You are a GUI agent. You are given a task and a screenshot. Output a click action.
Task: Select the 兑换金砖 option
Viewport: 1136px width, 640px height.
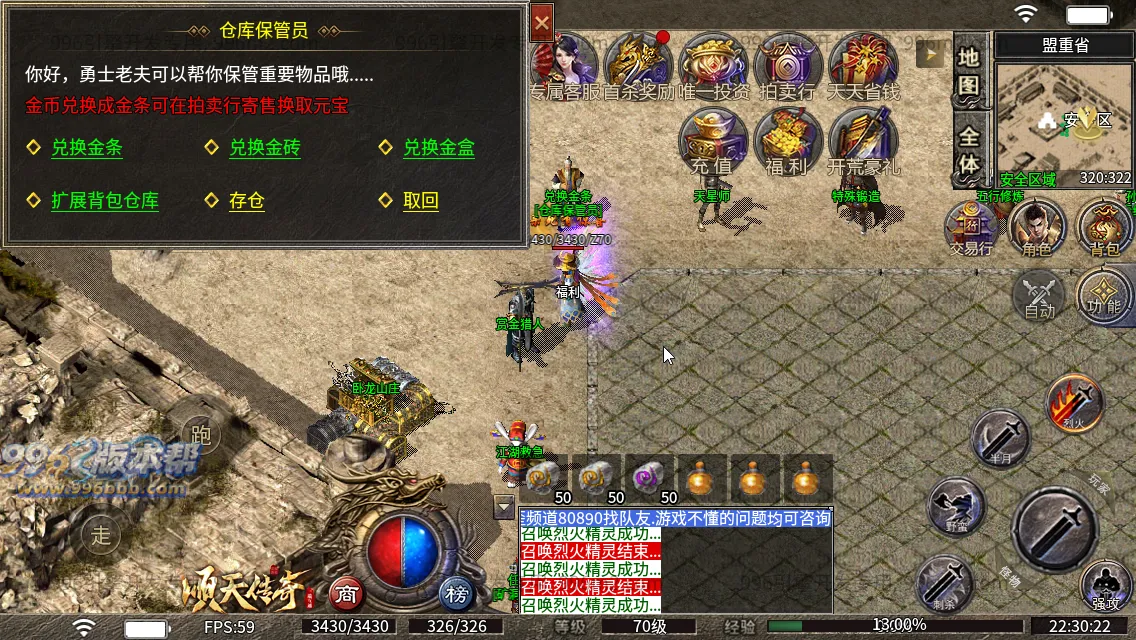[x=264, y=148]
